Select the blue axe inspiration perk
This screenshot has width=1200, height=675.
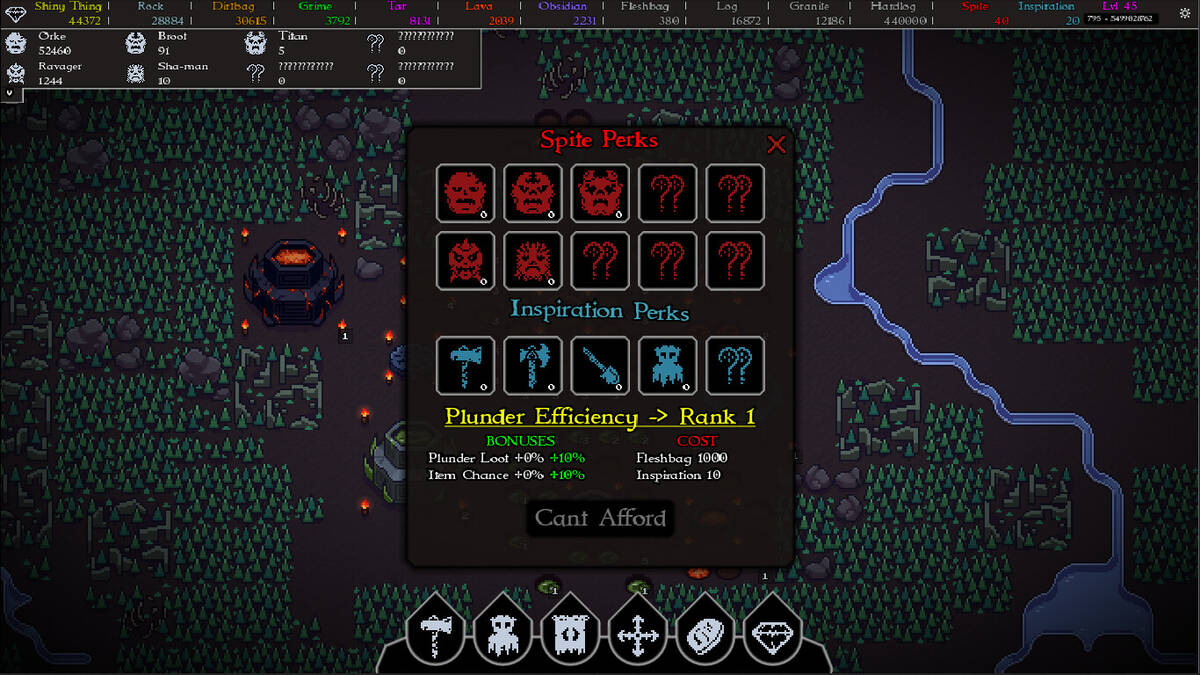[533, 365]
